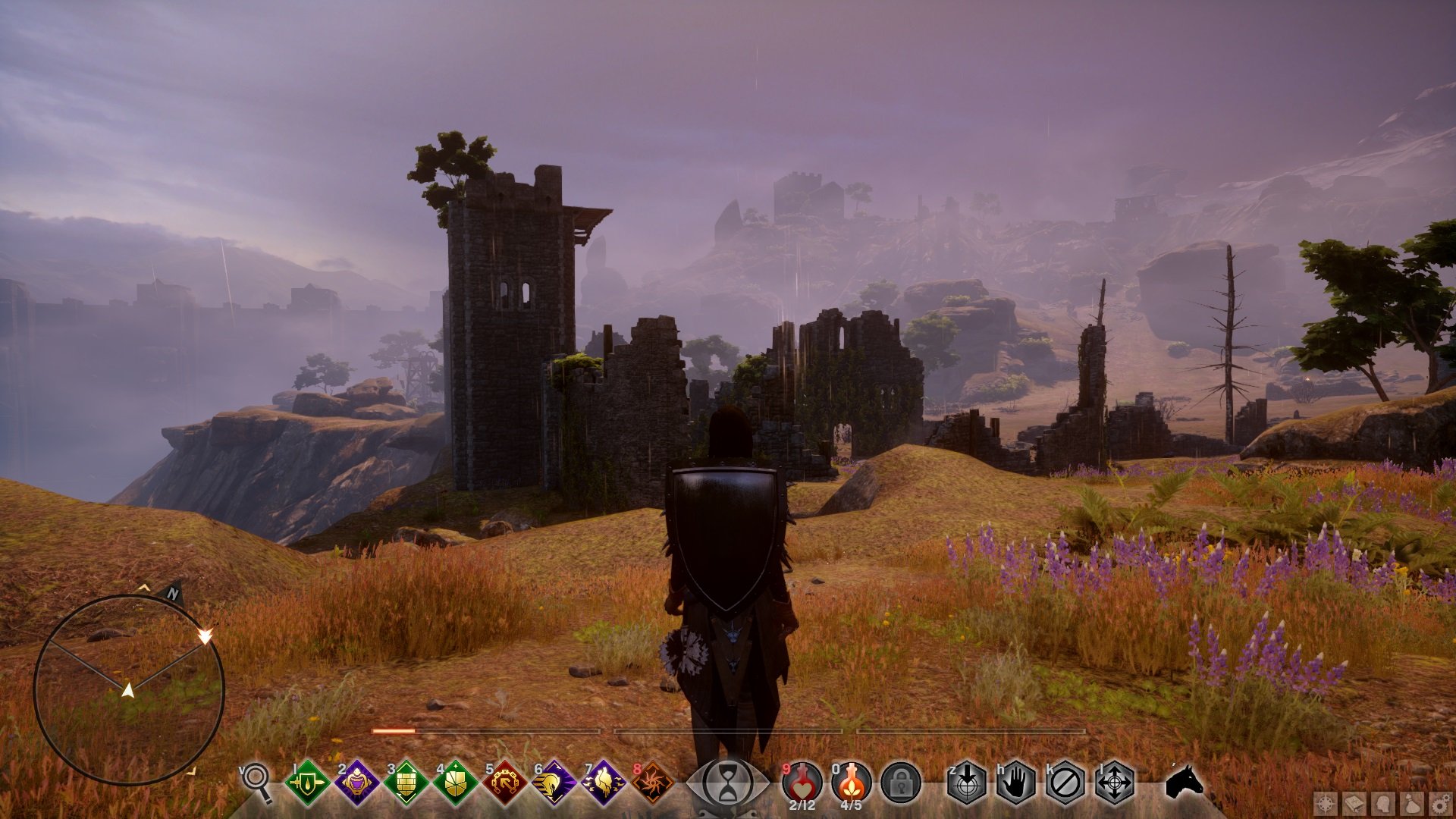The width and height of the screenshot is (1456, 819).
Task: Use the charging horse head ability
Action: click(554, 782)
